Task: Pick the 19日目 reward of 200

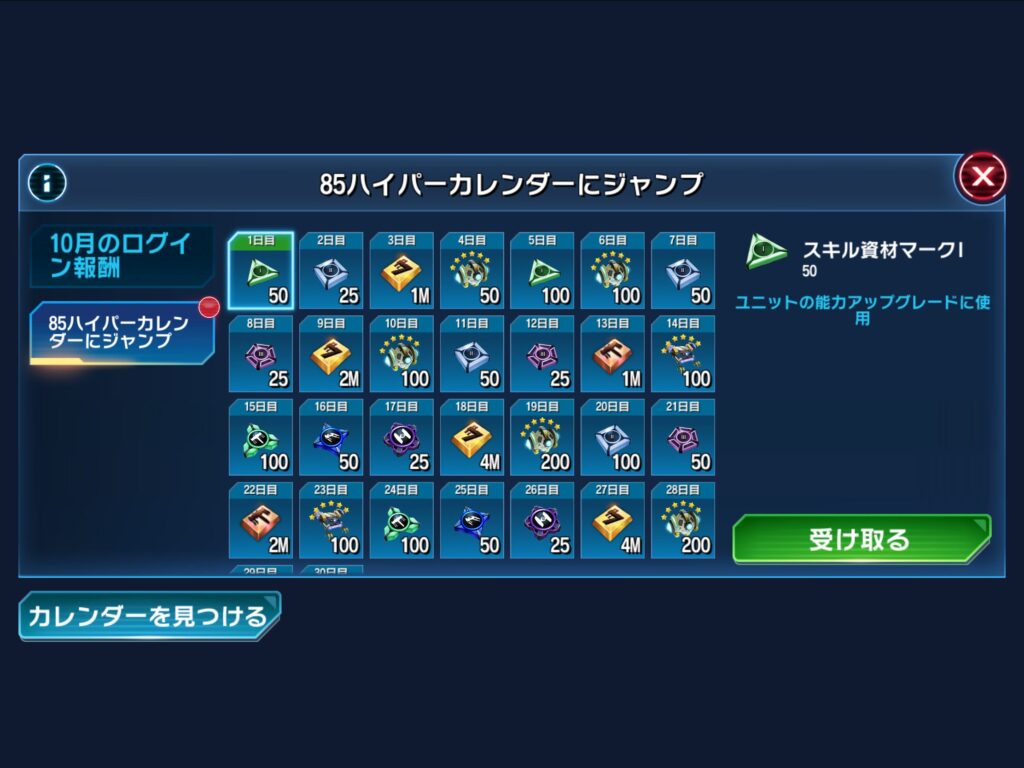Action: 542,438
